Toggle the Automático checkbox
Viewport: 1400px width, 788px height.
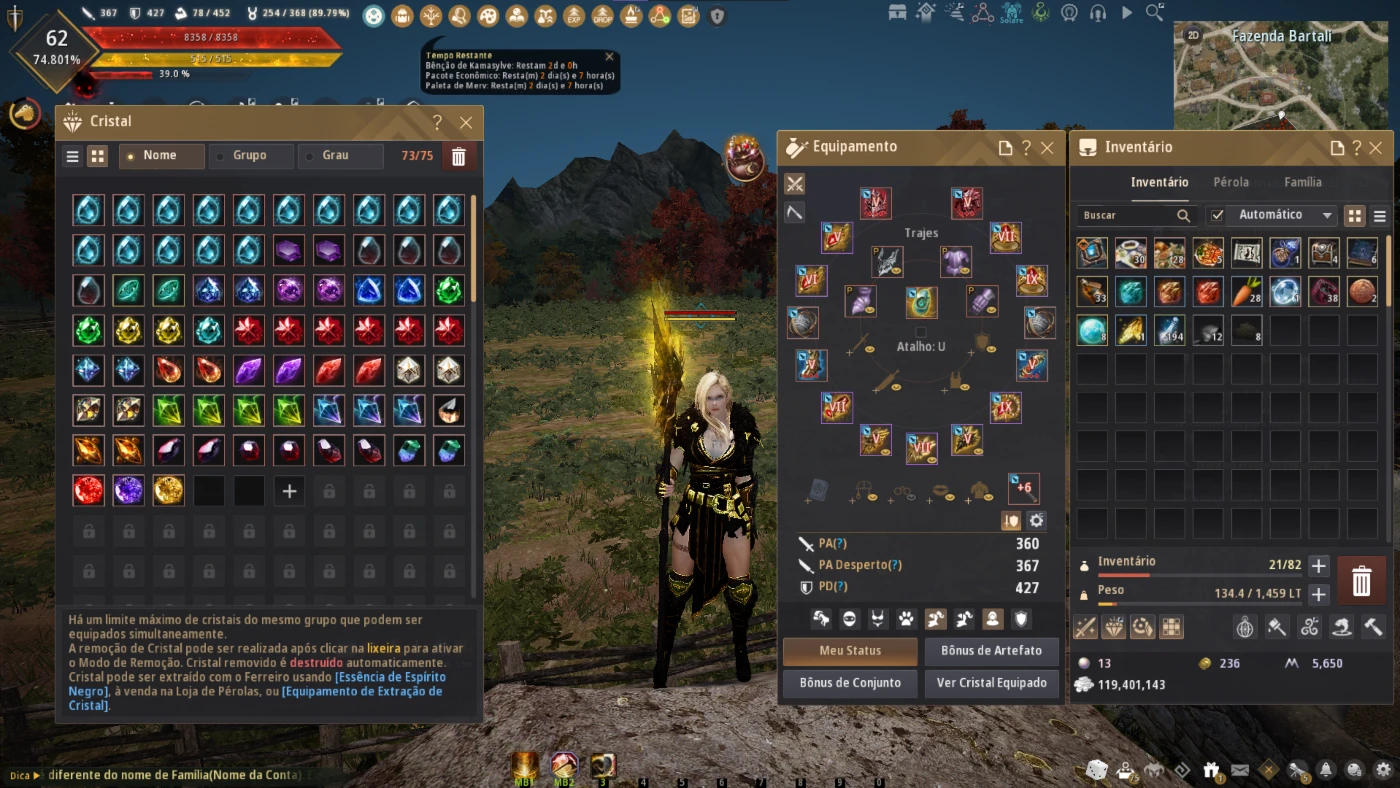1217,215
